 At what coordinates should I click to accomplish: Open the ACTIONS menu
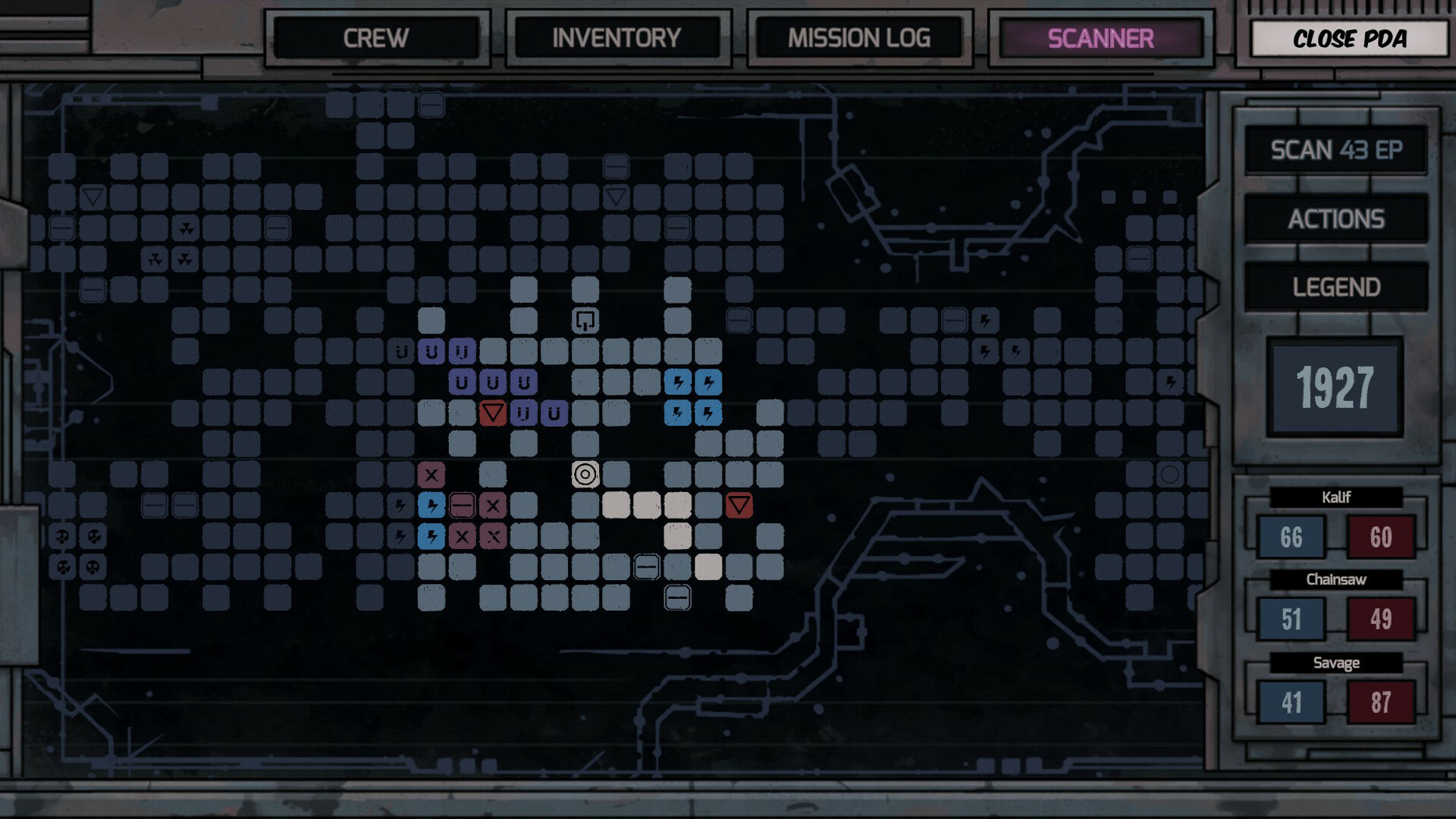coord(1336,218)
